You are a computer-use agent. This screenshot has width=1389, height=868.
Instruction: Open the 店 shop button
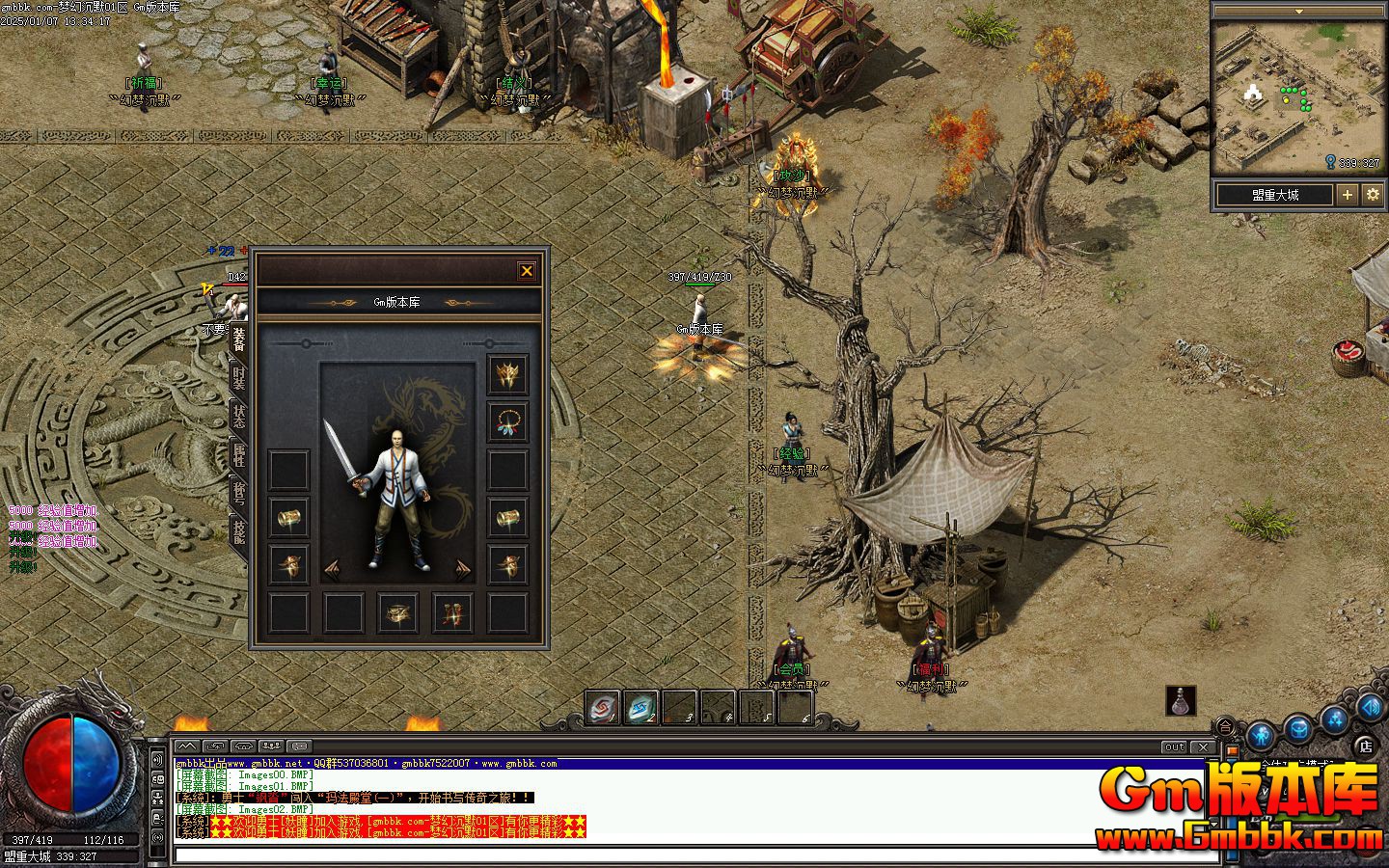(x=1365, y=745)
